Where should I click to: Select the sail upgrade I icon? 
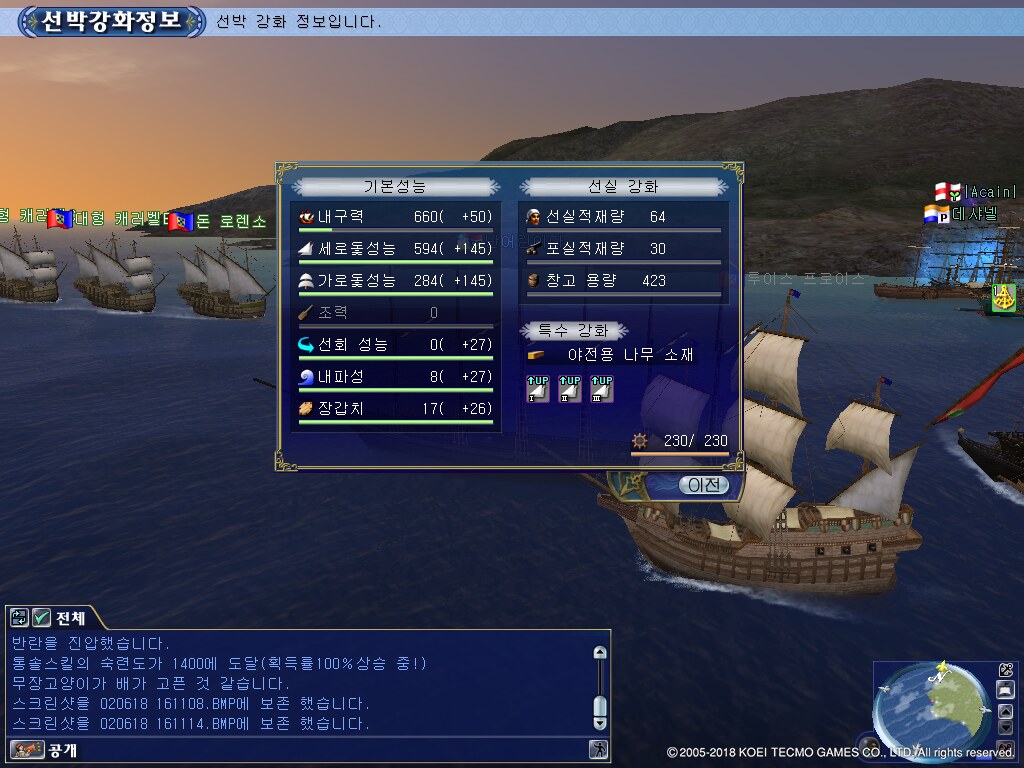(538, 388)
